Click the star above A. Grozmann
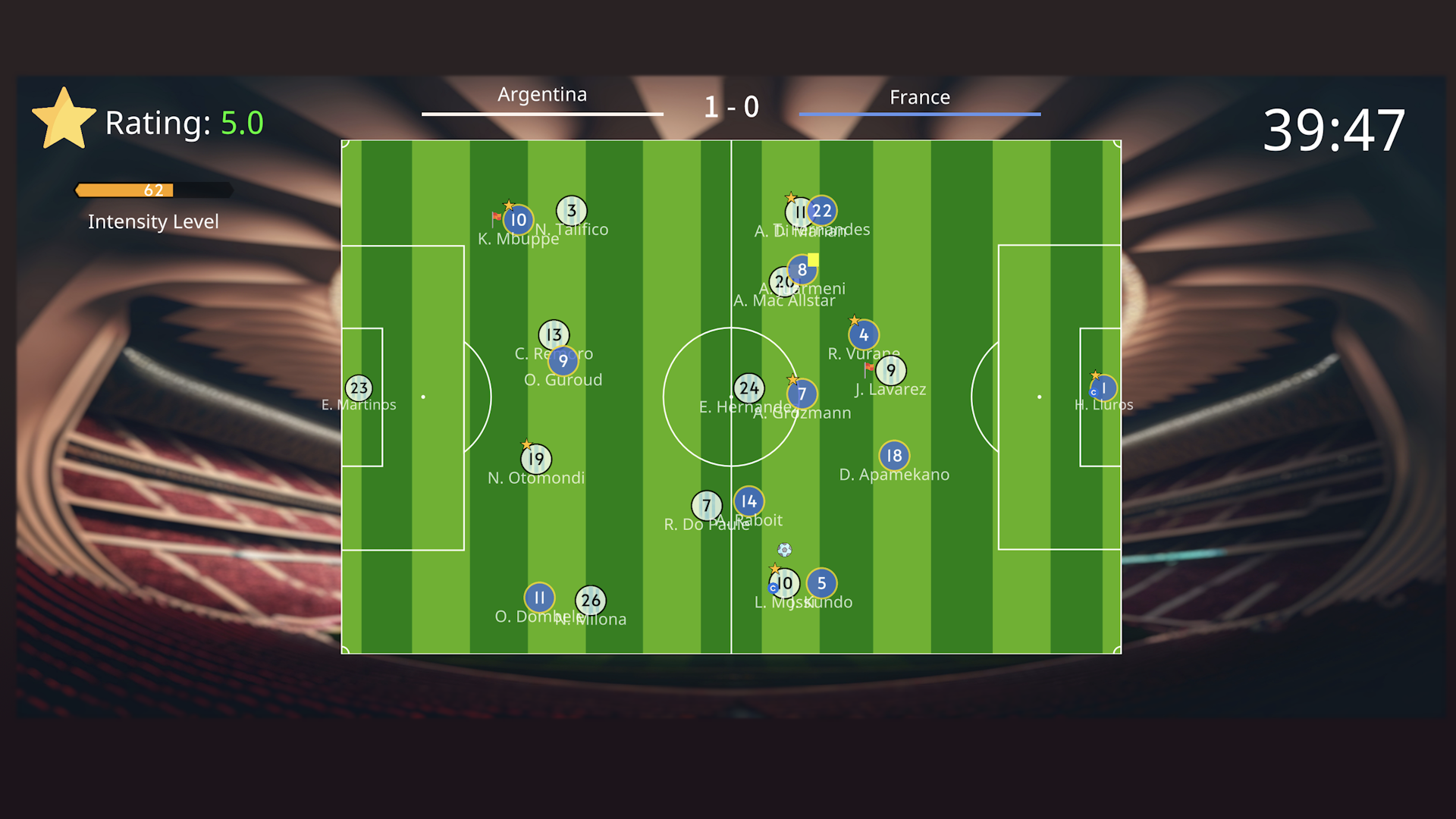1456x819 pixels. 793,378
